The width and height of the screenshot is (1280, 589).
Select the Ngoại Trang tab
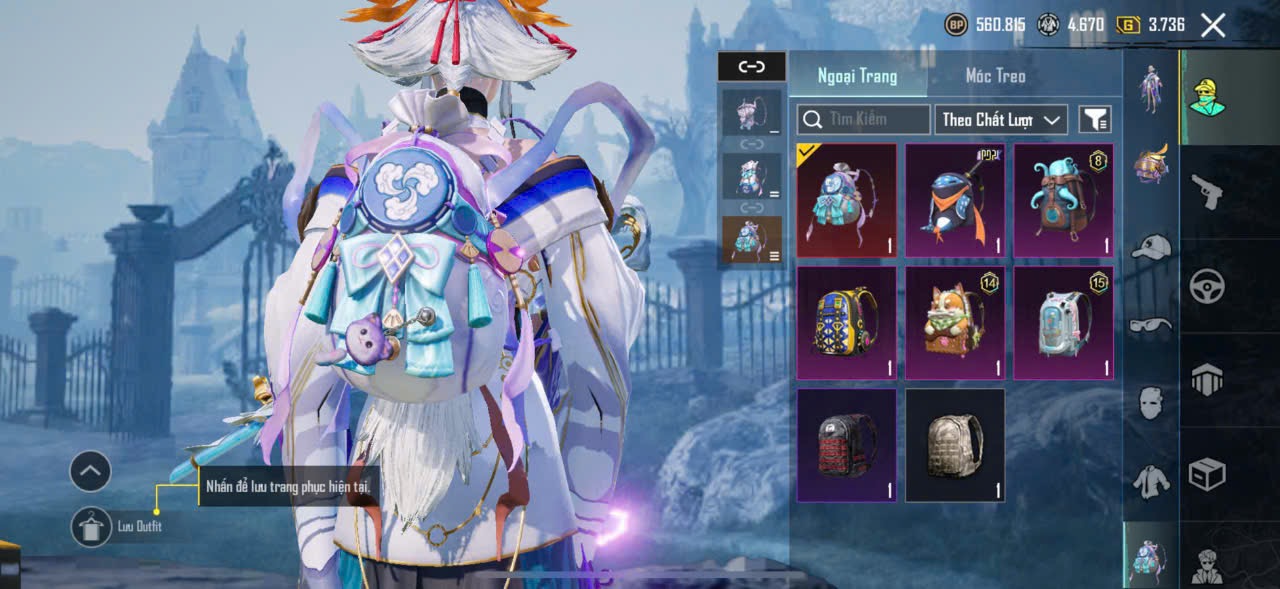click(x=857, y=76)
